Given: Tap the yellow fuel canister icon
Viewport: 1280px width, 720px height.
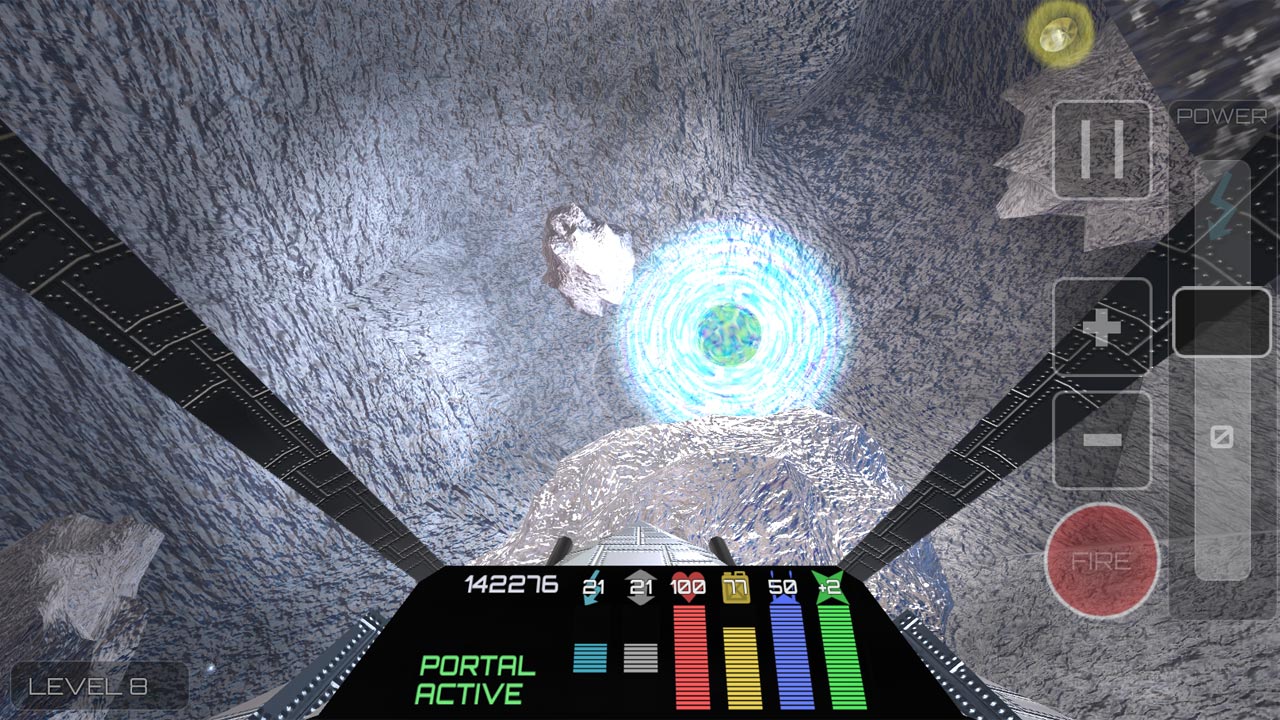Looking at the screenshot, I should point(737,588).
